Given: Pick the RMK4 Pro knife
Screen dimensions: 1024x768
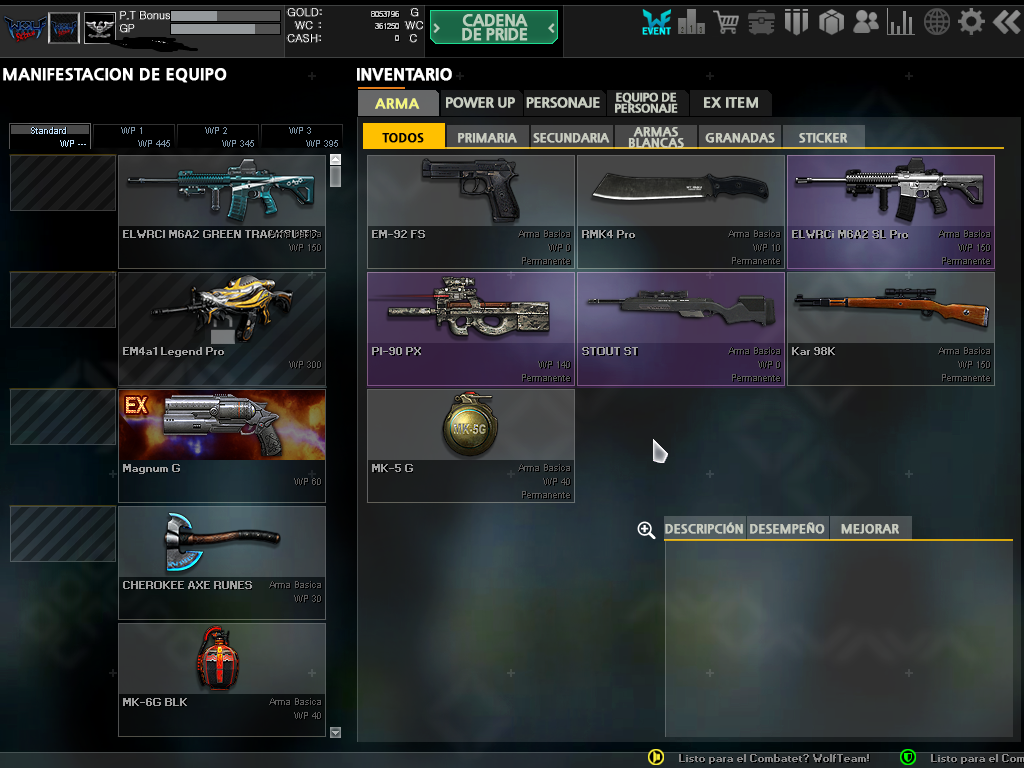Looking at the screenshot, I should click(681, 211).
